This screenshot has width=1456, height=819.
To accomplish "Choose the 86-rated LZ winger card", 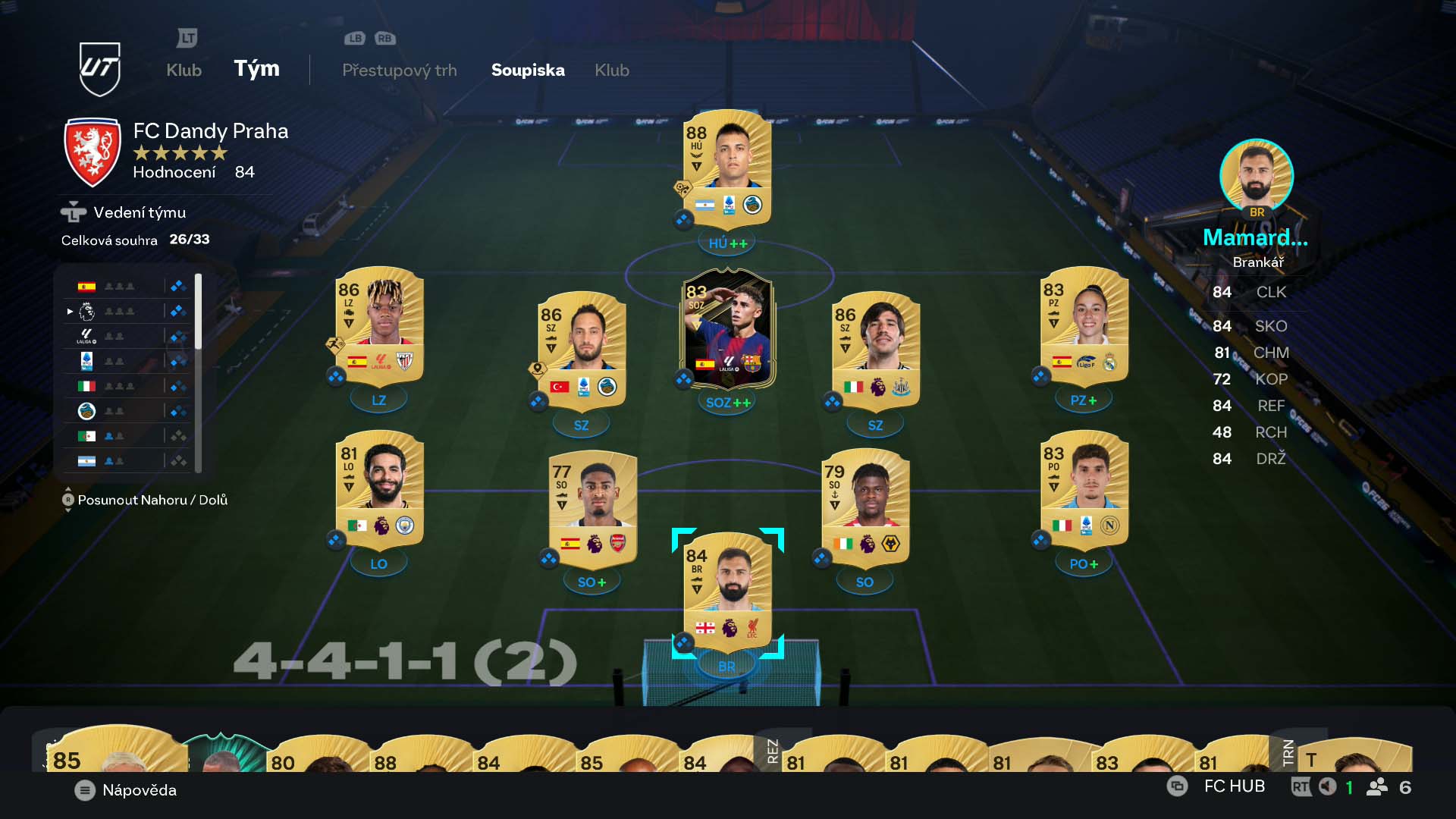I will coord(379,326).
